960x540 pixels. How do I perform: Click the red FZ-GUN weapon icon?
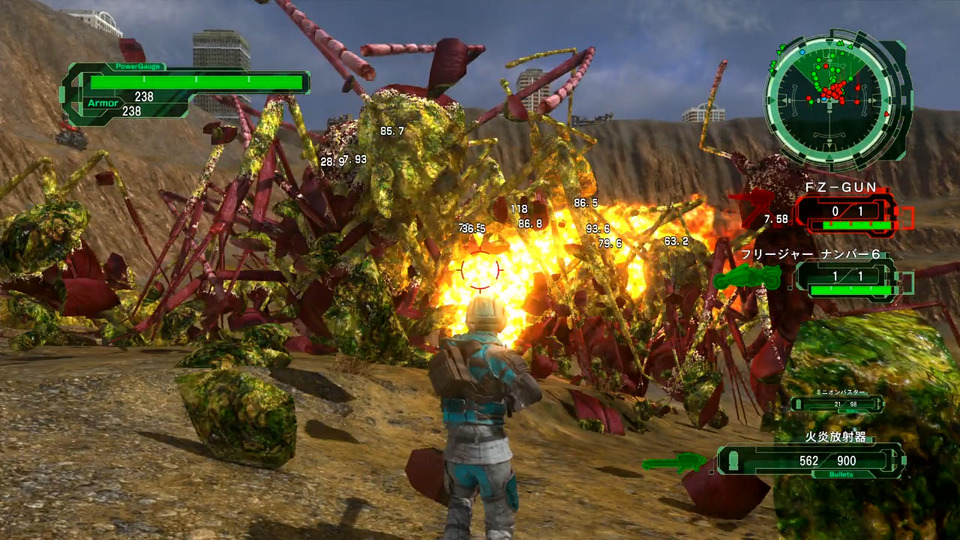(x=763, y=209)
